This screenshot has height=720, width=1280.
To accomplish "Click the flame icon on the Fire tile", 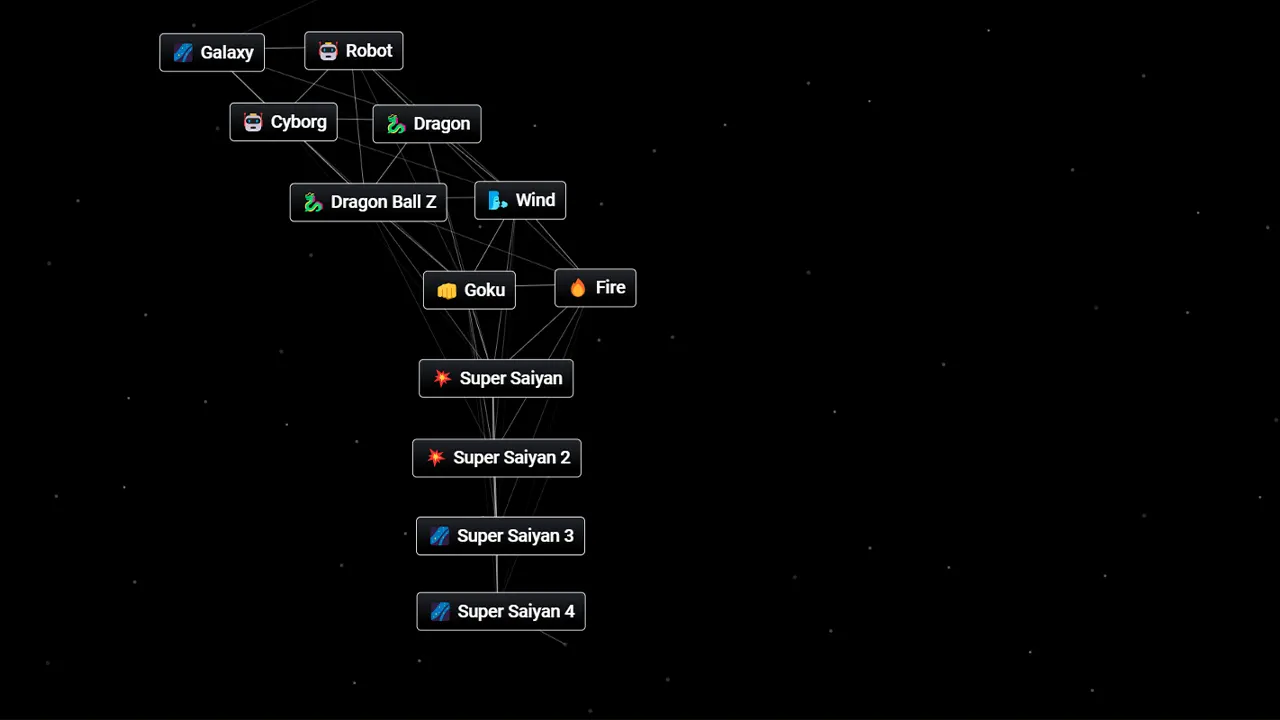I will [578, 287].
